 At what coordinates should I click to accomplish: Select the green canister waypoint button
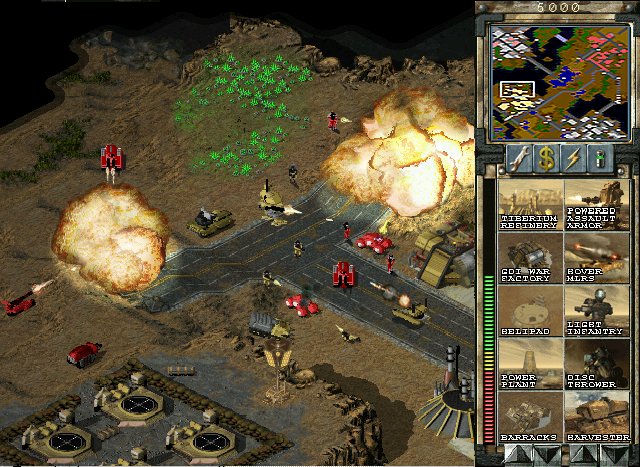click(602, 157)
